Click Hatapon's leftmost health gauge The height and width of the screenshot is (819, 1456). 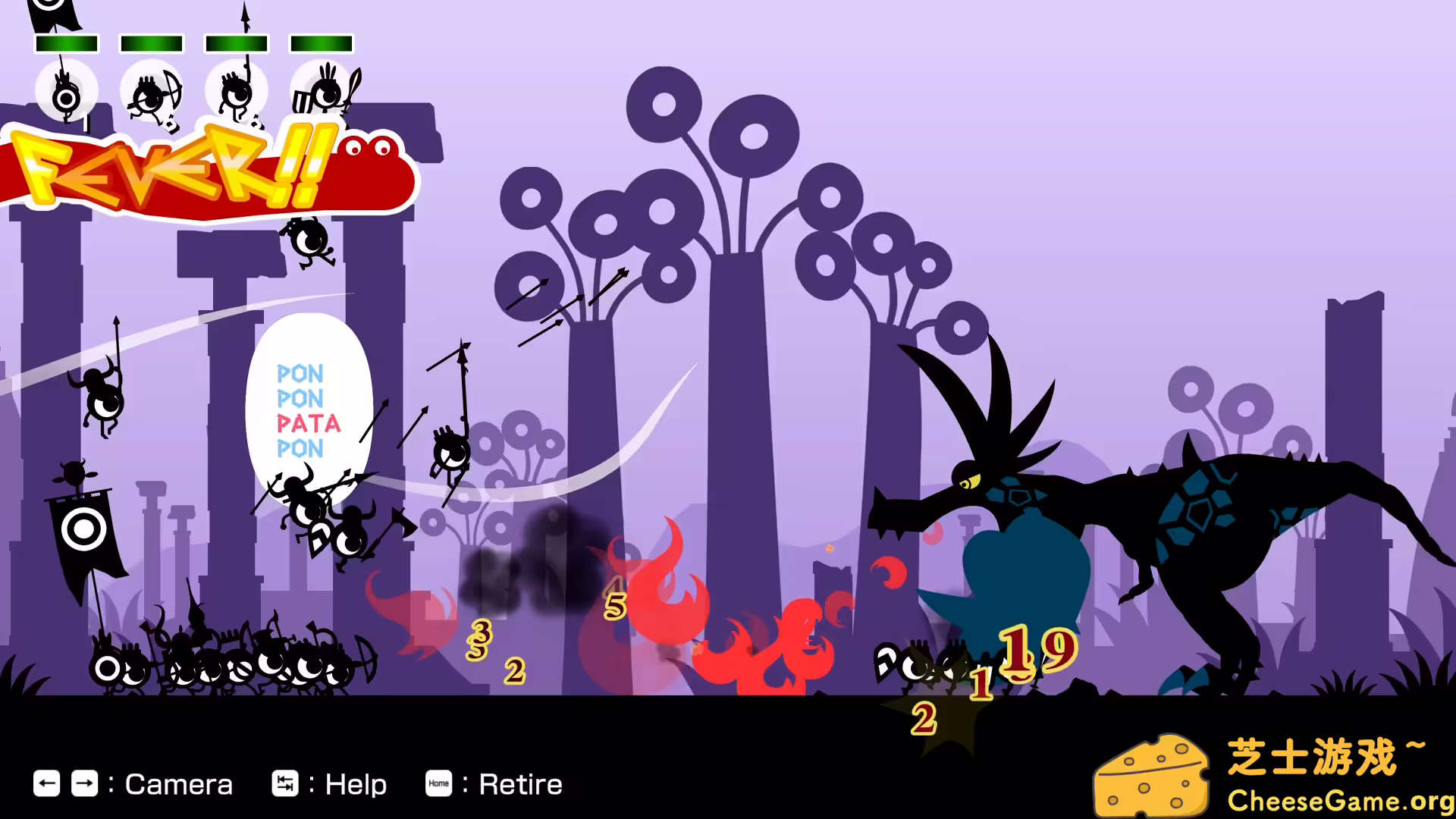click(x=67, y=43)
